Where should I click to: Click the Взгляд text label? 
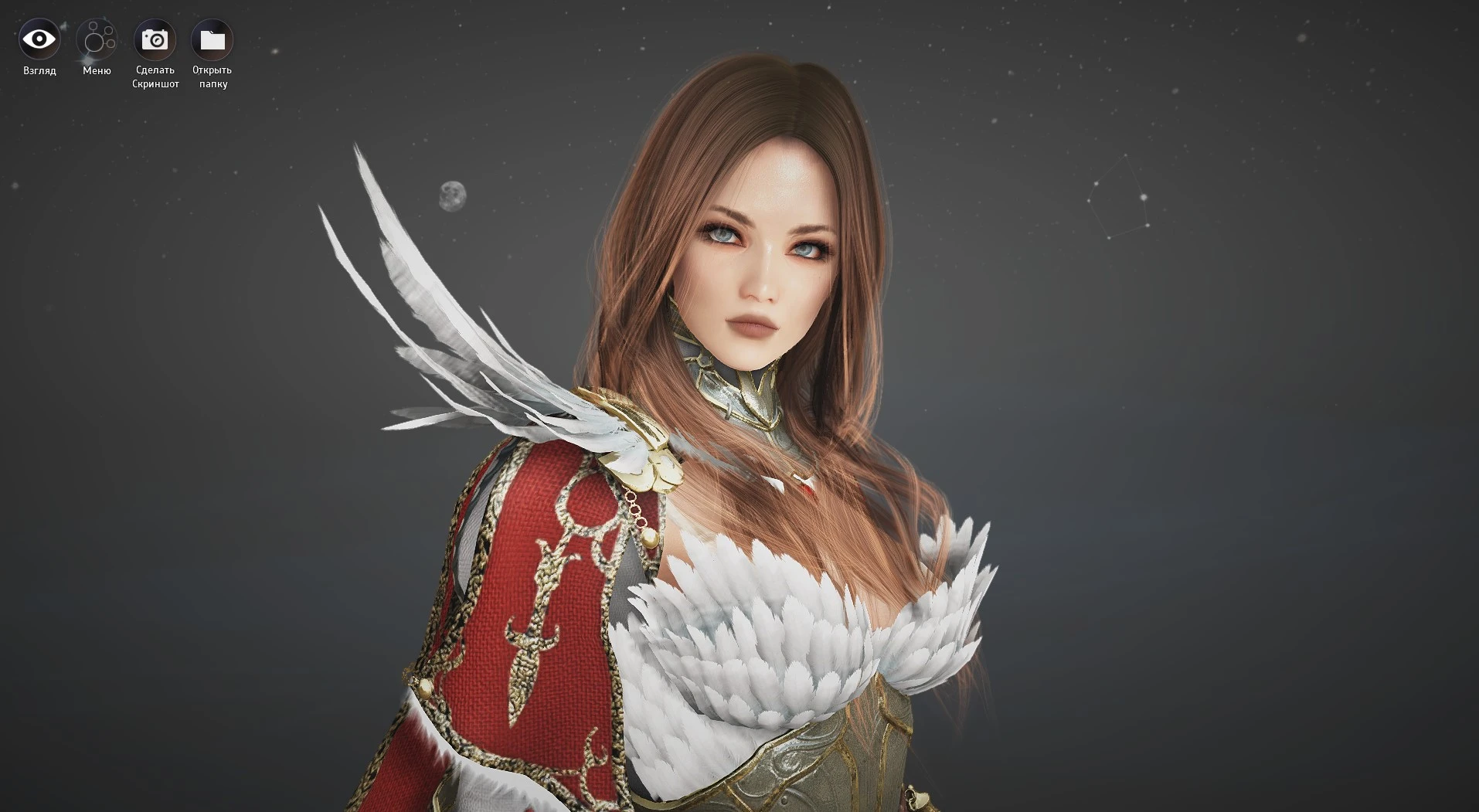[x=39, y=70]
